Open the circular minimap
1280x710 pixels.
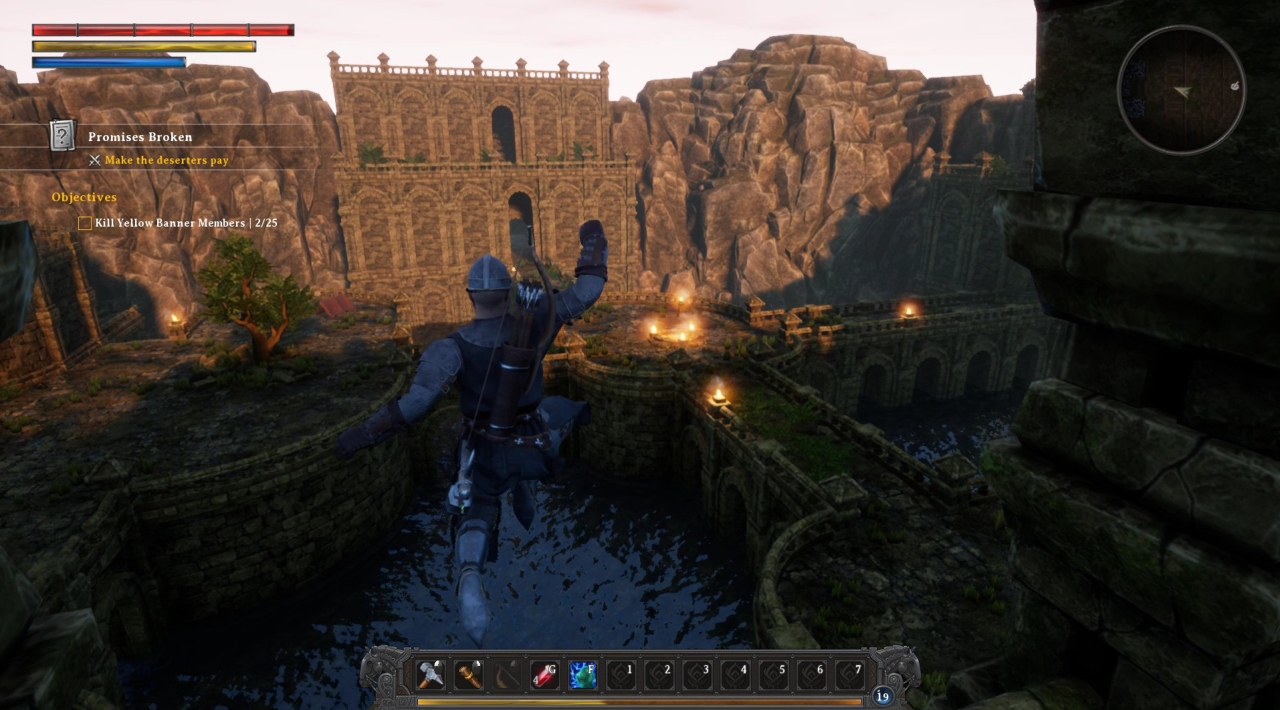pos(1181,90)
